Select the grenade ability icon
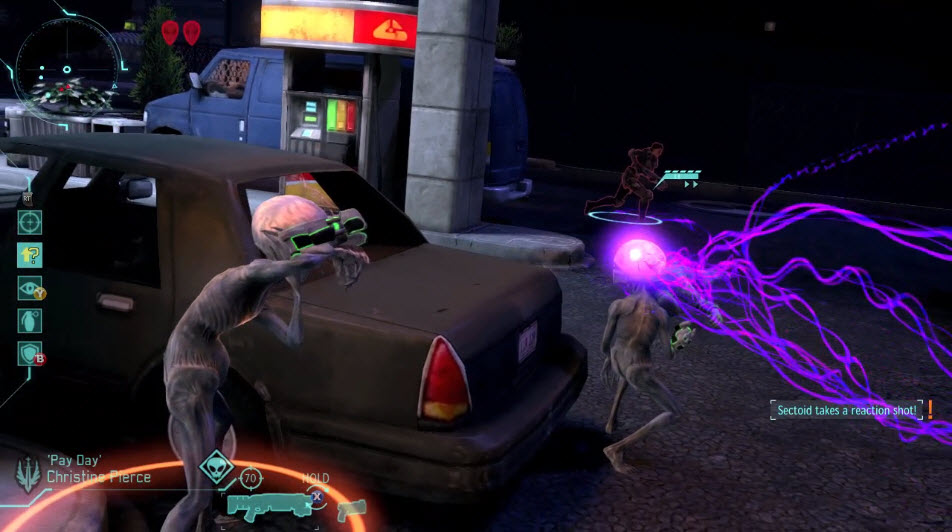The width and height of the screenshot is (952, 532). coord(30,321)
